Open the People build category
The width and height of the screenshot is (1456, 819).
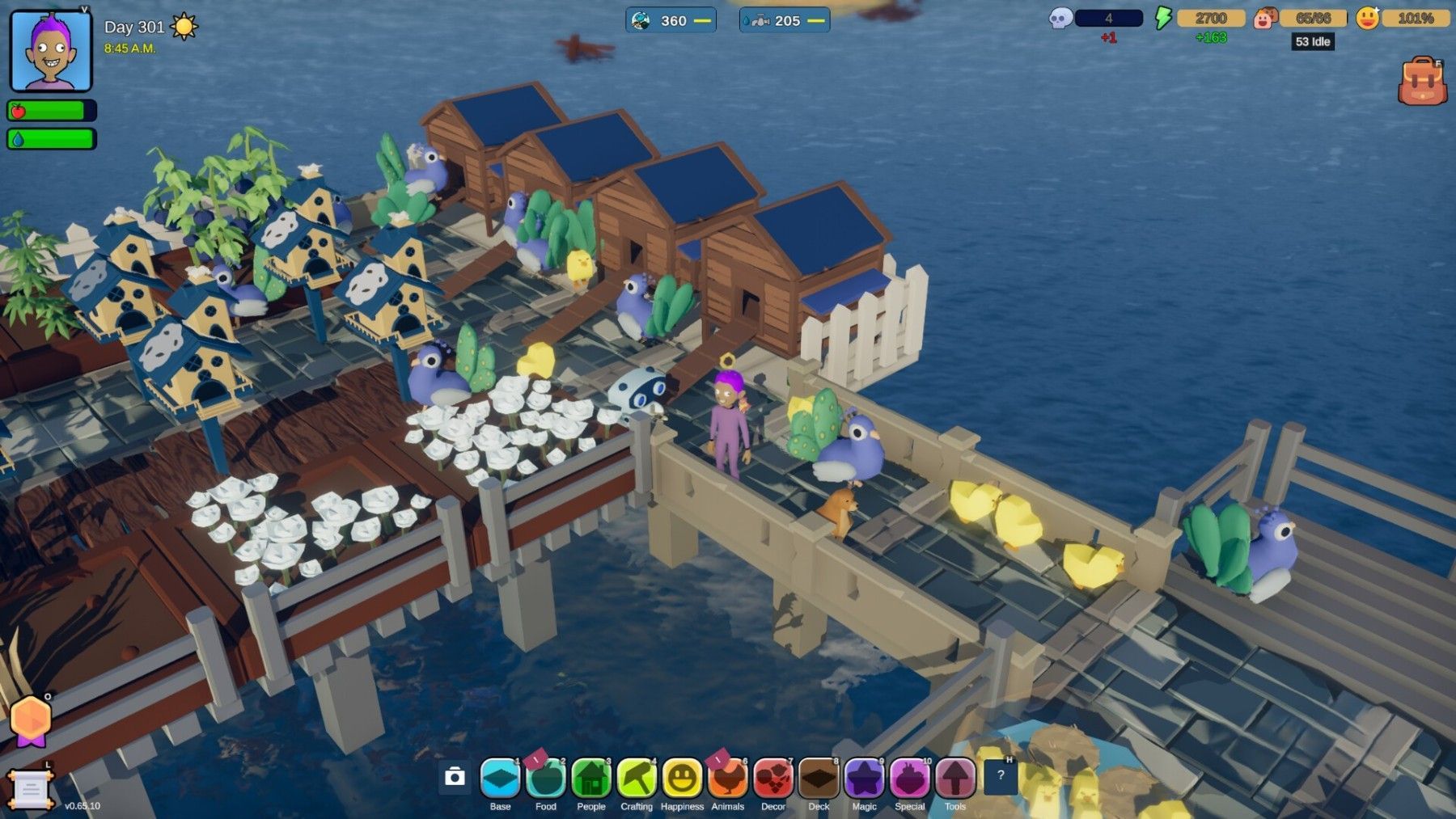(x=591, y=779)
